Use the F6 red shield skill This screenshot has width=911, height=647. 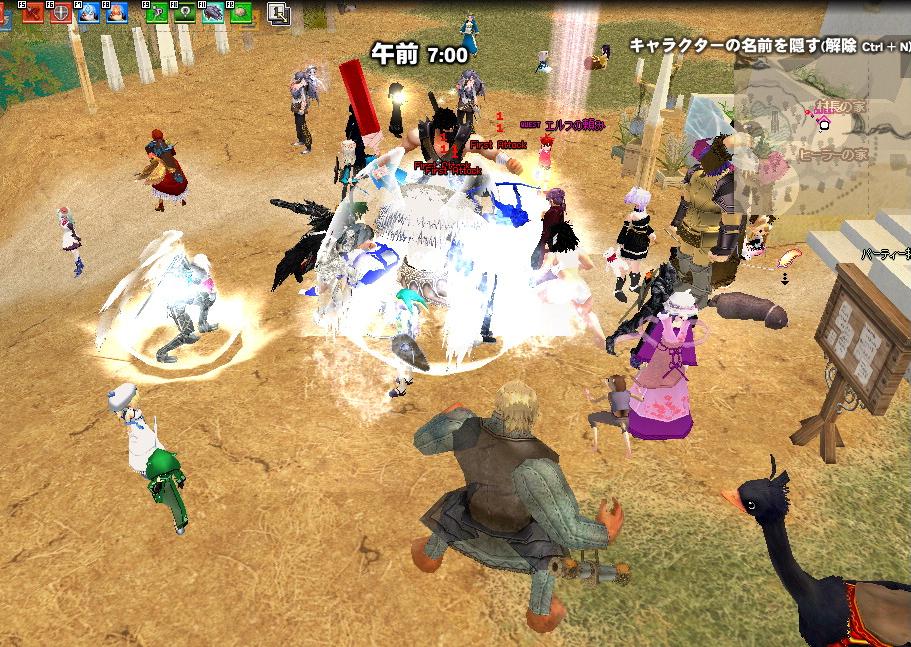pos(60,14)
